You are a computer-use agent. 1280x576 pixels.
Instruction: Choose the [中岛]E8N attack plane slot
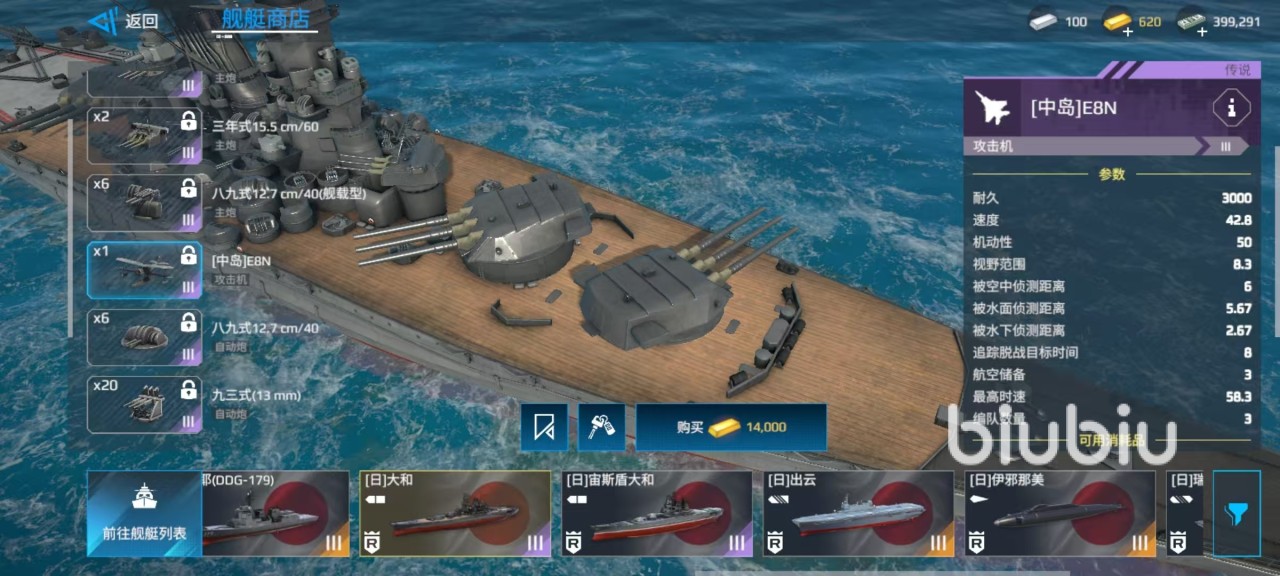point(144,270)
